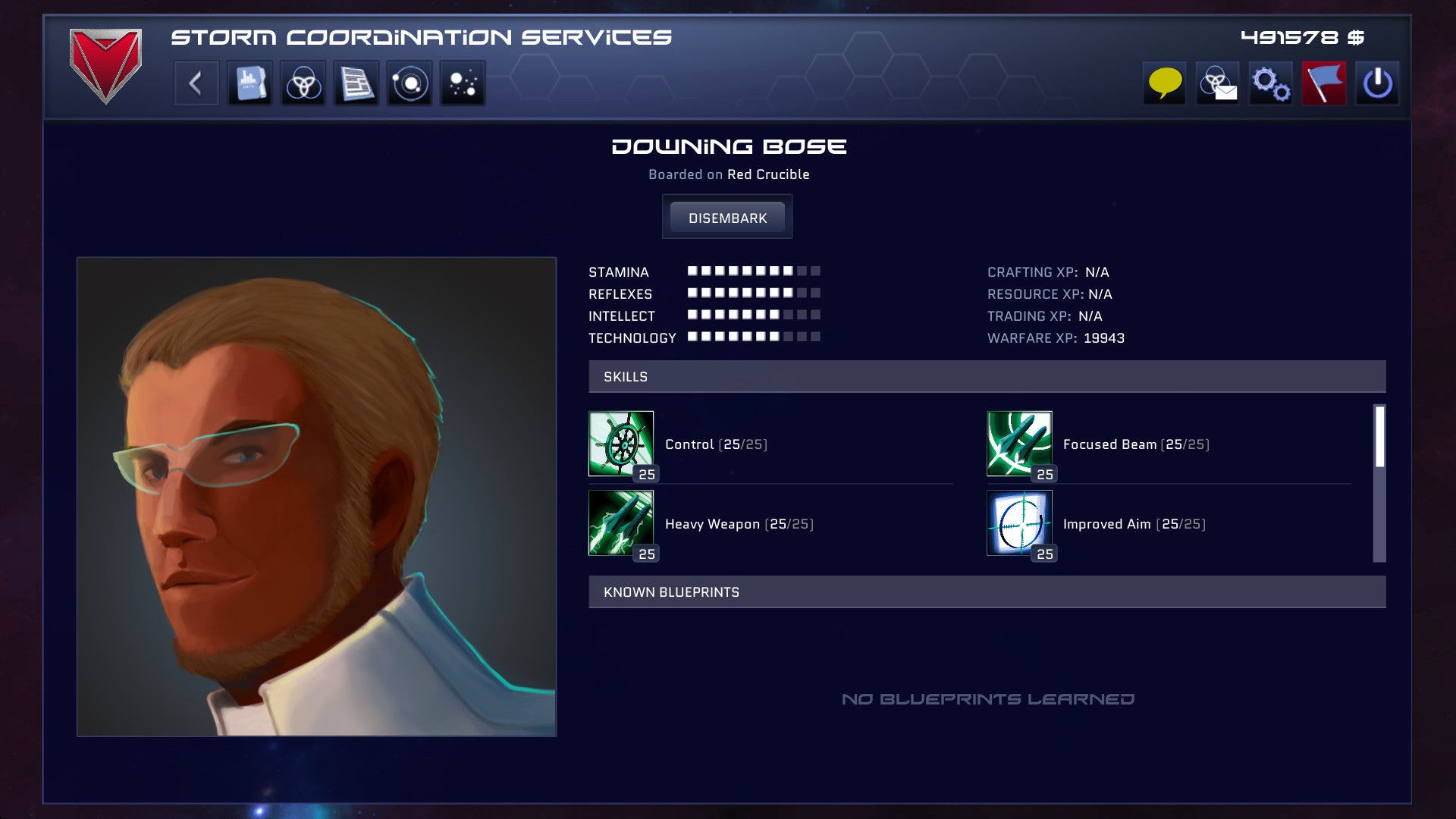Viewport: 1456px width, 819px height.
Task: Click the blue flag icon
Action: [1324, 83]
